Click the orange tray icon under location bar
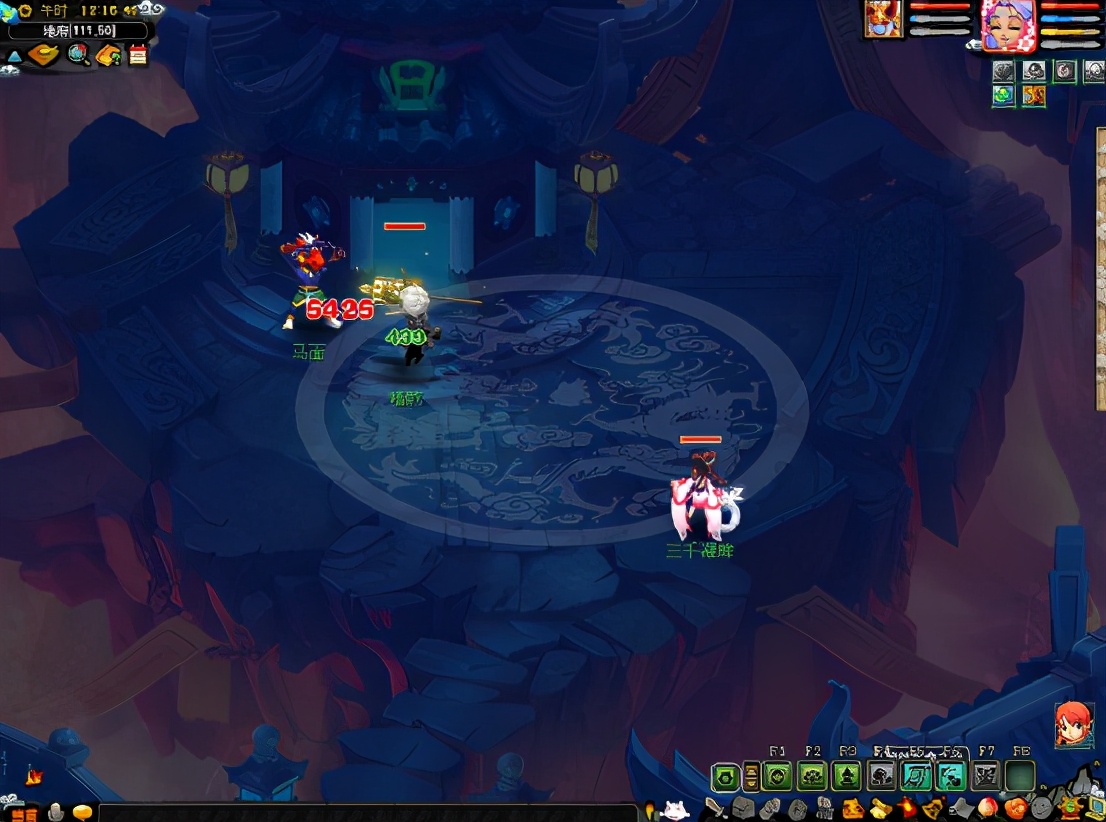Viewport: 1106px width, 822px height. click(43, 55)
